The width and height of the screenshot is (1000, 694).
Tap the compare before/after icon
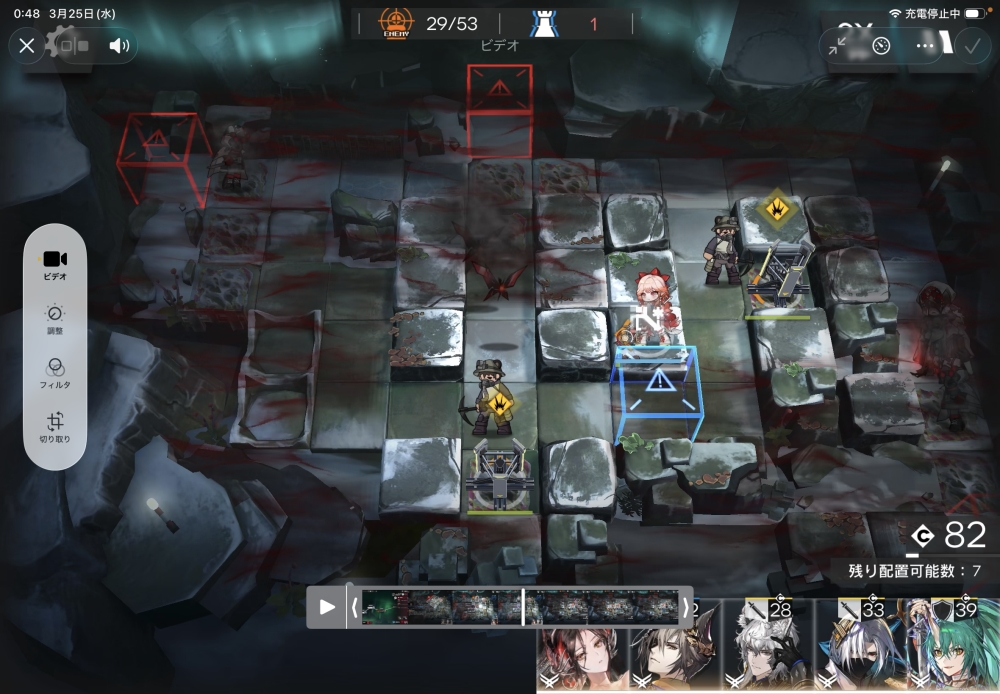tap(73, 46)
